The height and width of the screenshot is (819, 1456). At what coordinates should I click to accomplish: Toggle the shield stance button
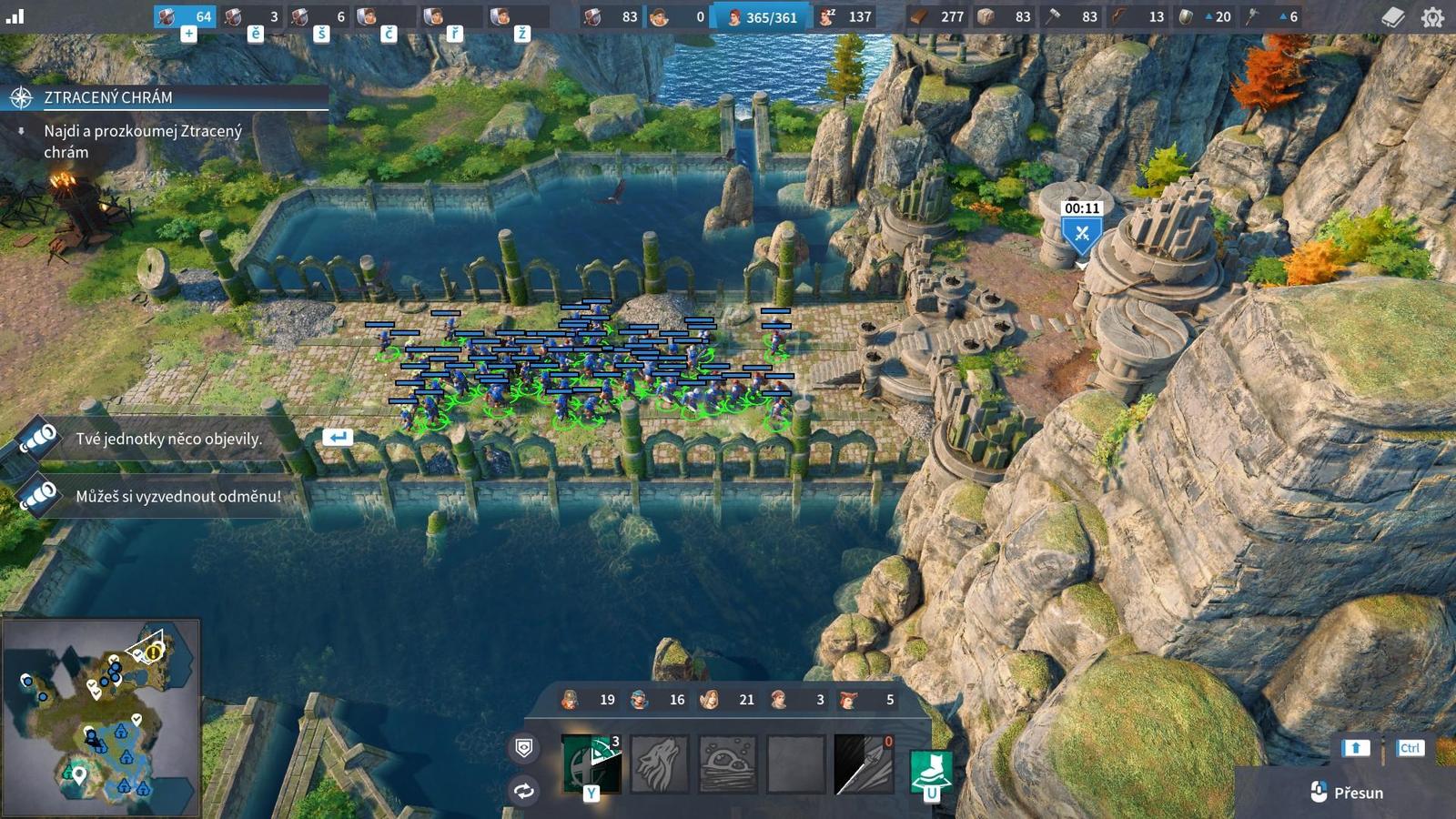click(524, 748)
